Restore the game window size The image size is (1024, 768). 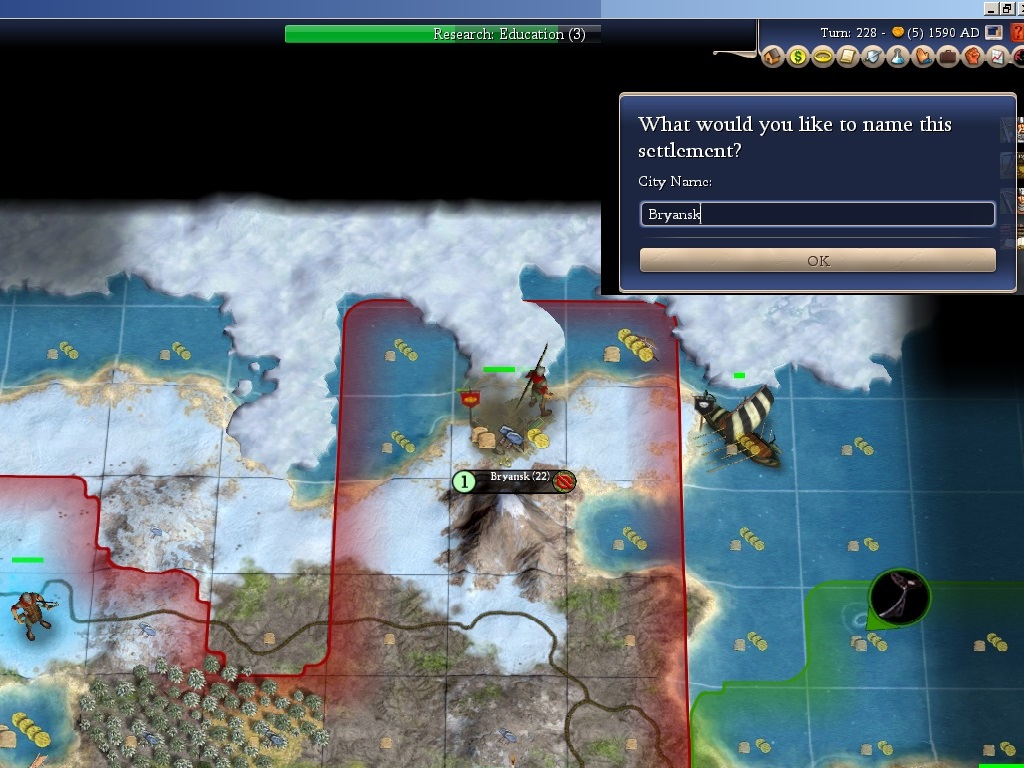coord(1006,8)
